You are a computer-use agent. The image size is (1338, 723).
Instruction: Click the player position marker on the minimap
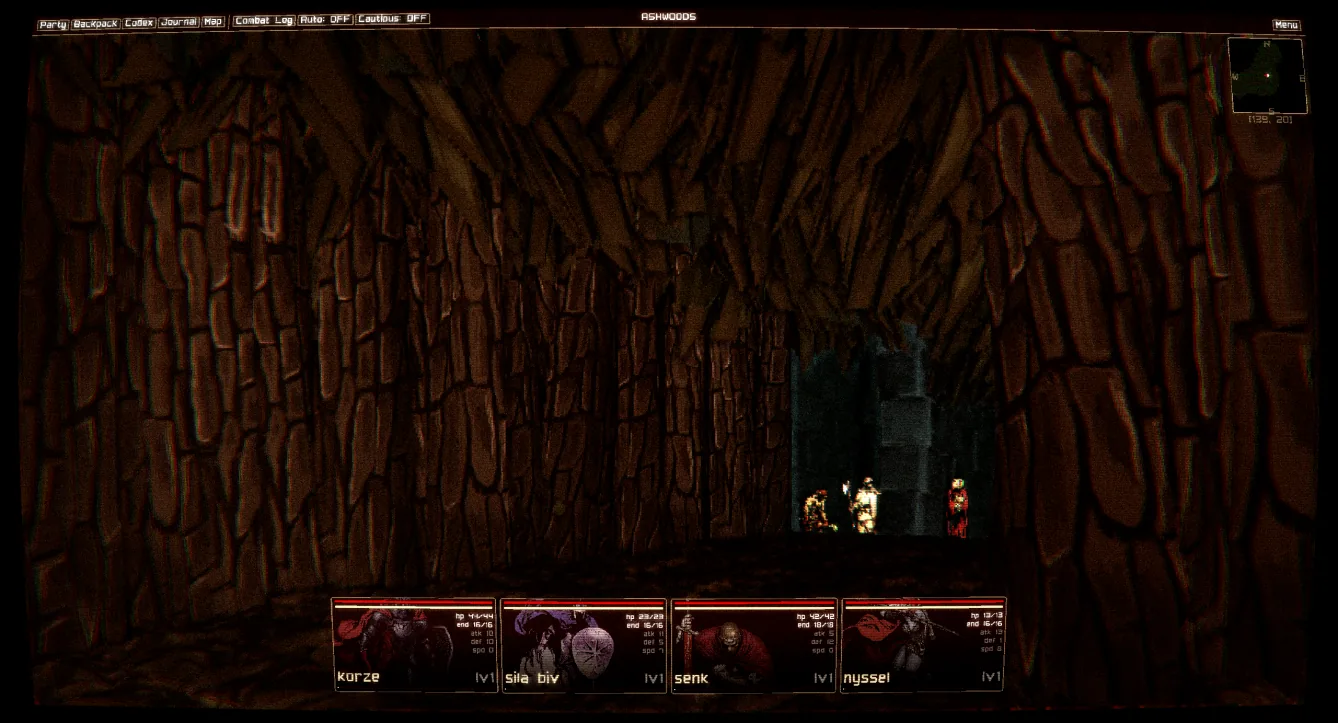click(x=1268, y=74)
